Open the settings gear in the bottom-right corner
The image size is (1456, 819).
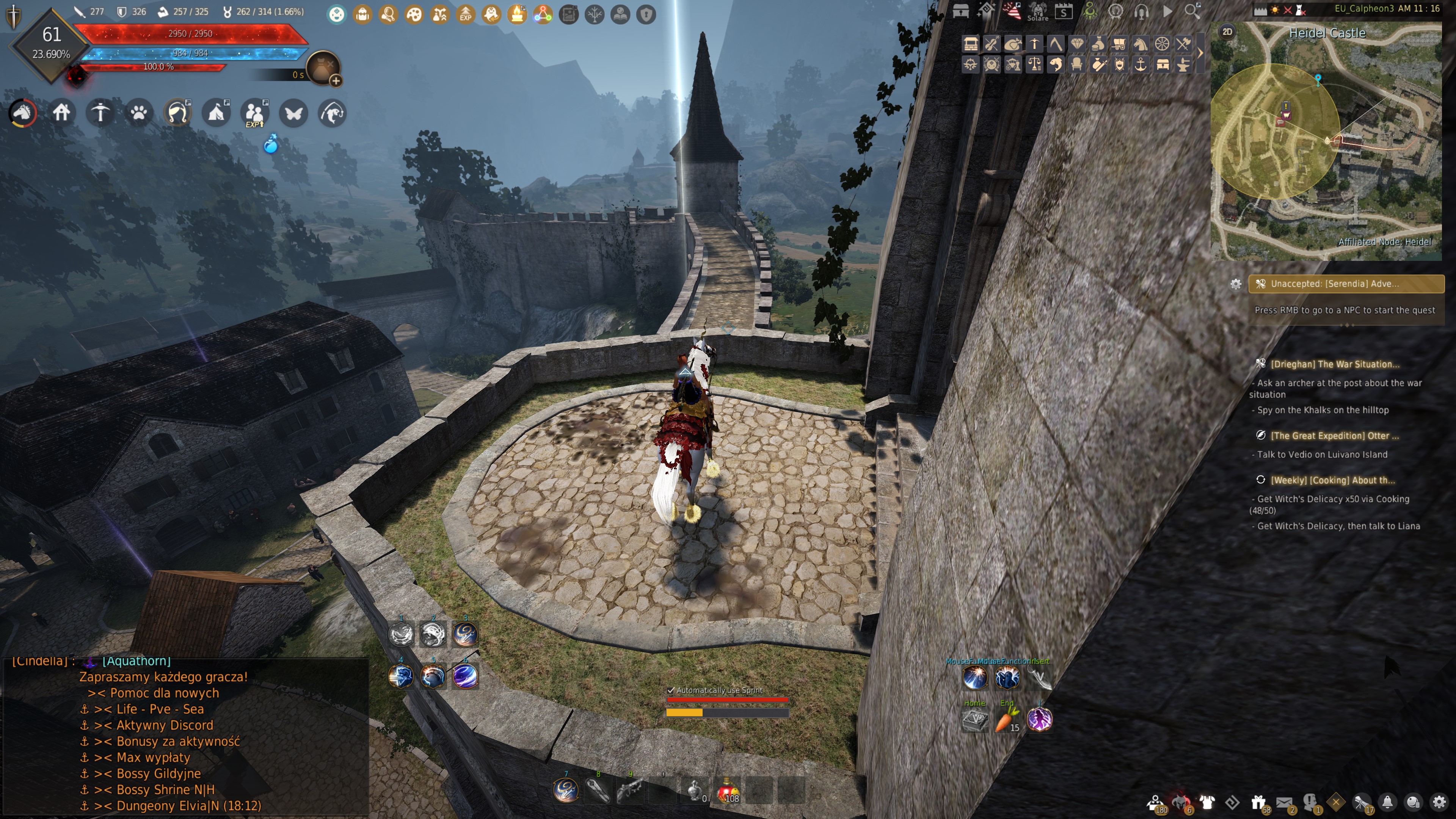click(x=1440, y=802)
